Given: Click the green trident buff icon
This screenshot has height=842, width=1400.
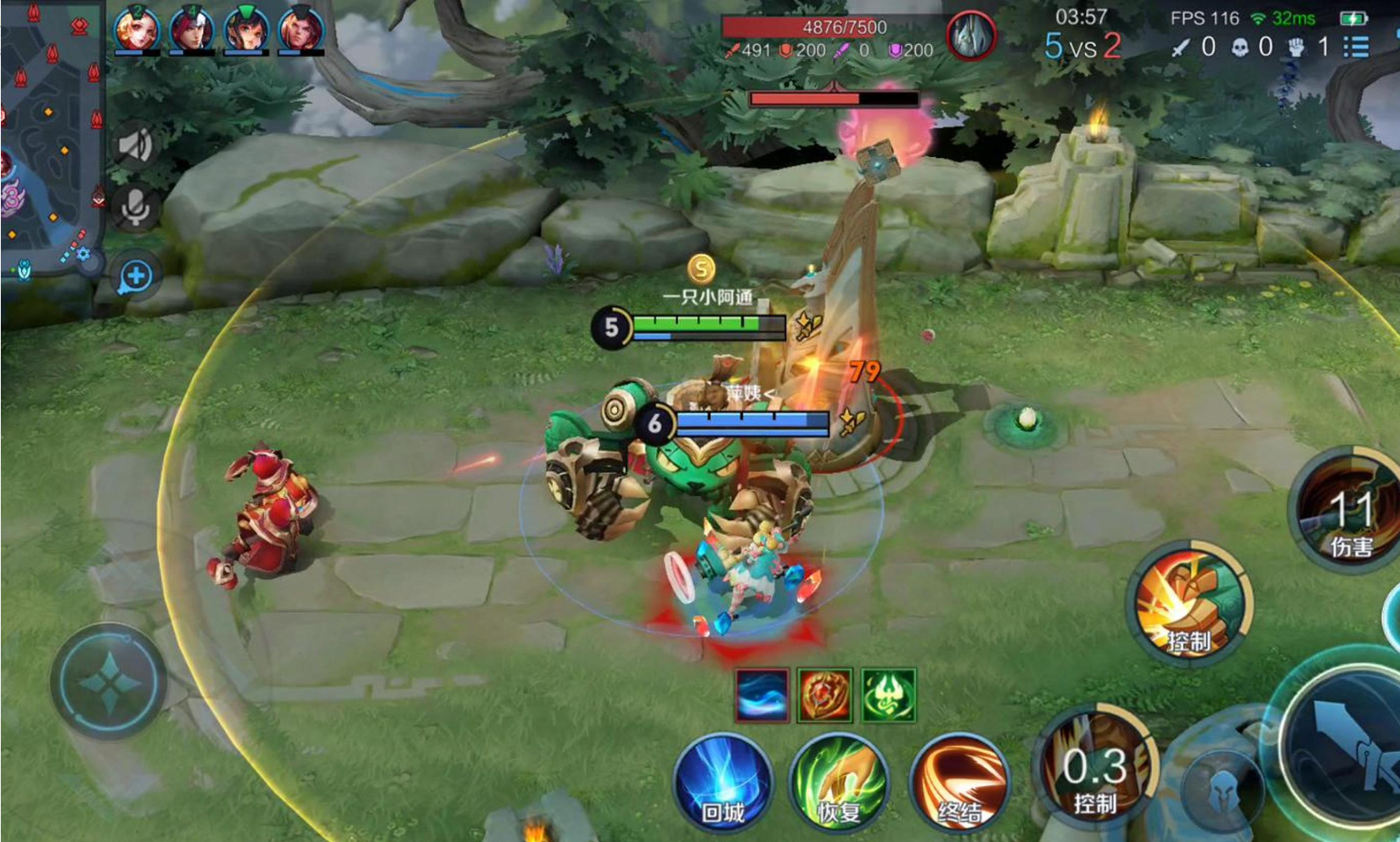Looking at the screenshot, I should (x=888, y=695).
